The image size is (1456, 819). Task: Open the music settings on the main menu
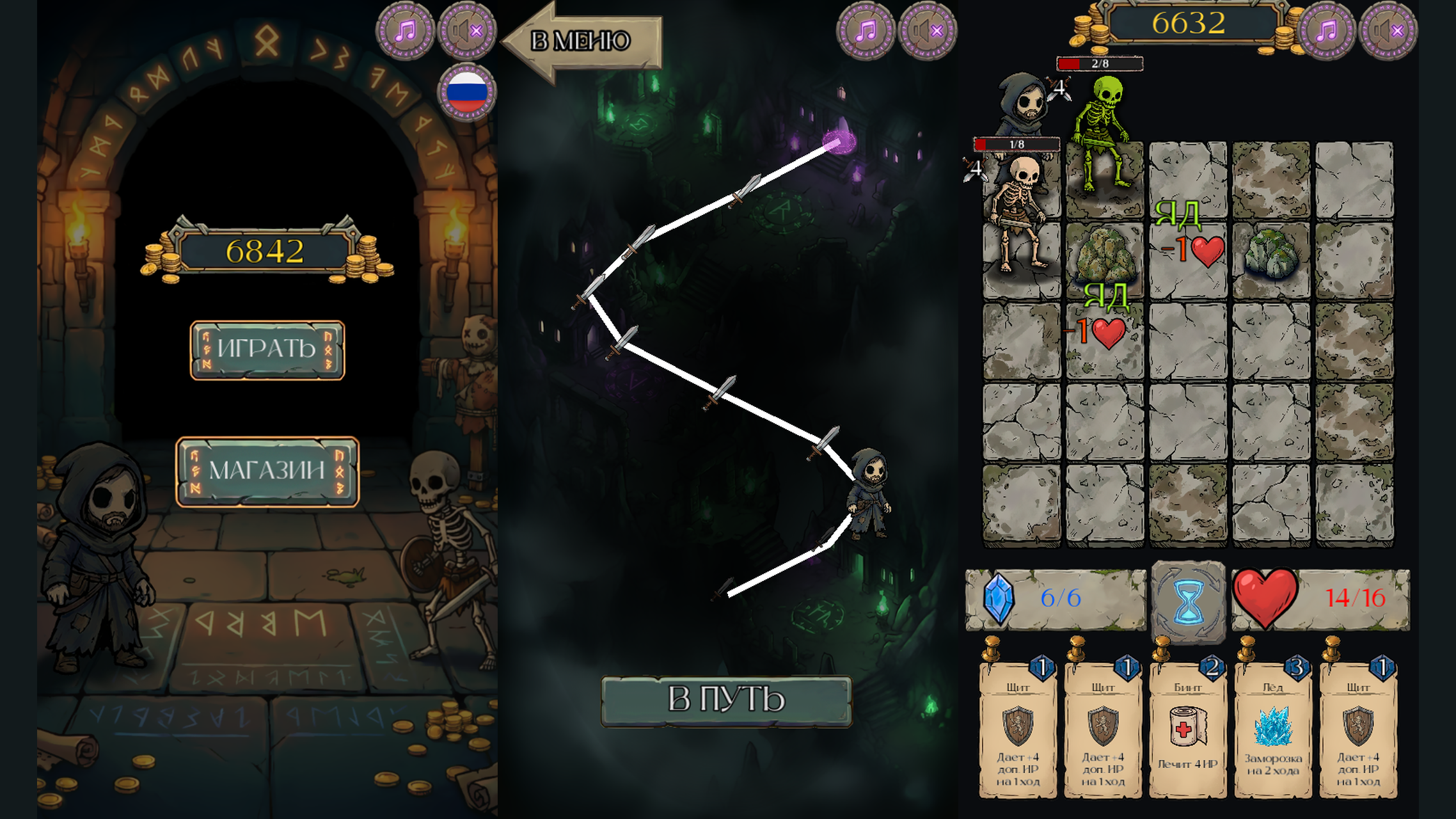click(408, 29)
